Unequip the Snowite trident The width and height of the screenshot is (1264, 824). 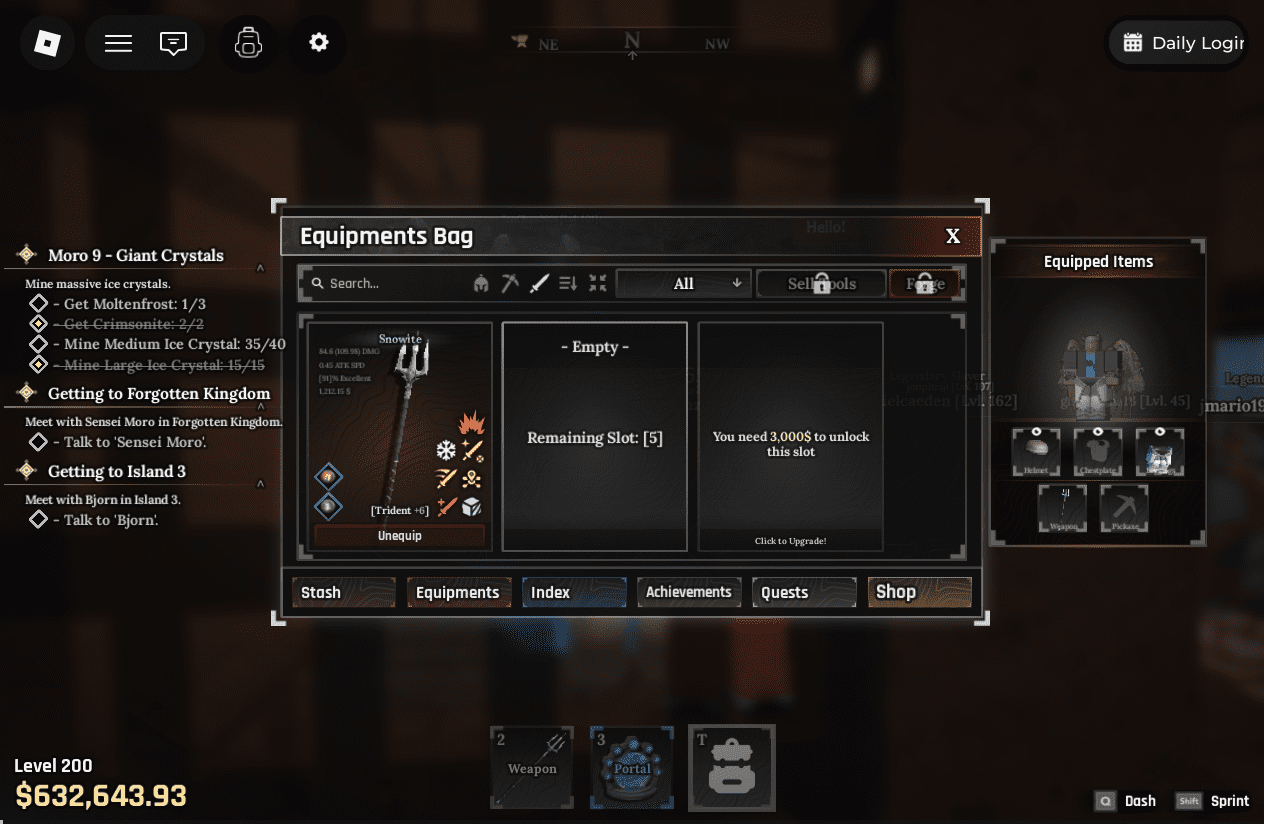click(x=400, y=536)
